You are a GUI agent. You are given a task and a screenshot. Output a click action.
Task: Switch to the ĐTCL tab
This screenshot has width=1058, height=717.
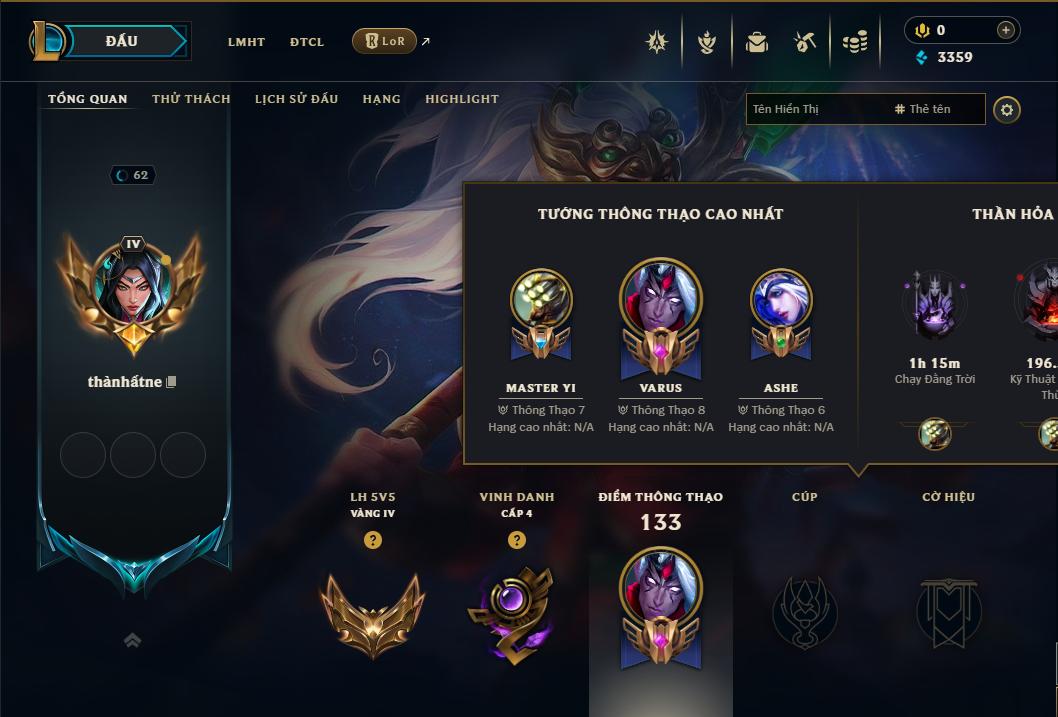click(307, 42)
